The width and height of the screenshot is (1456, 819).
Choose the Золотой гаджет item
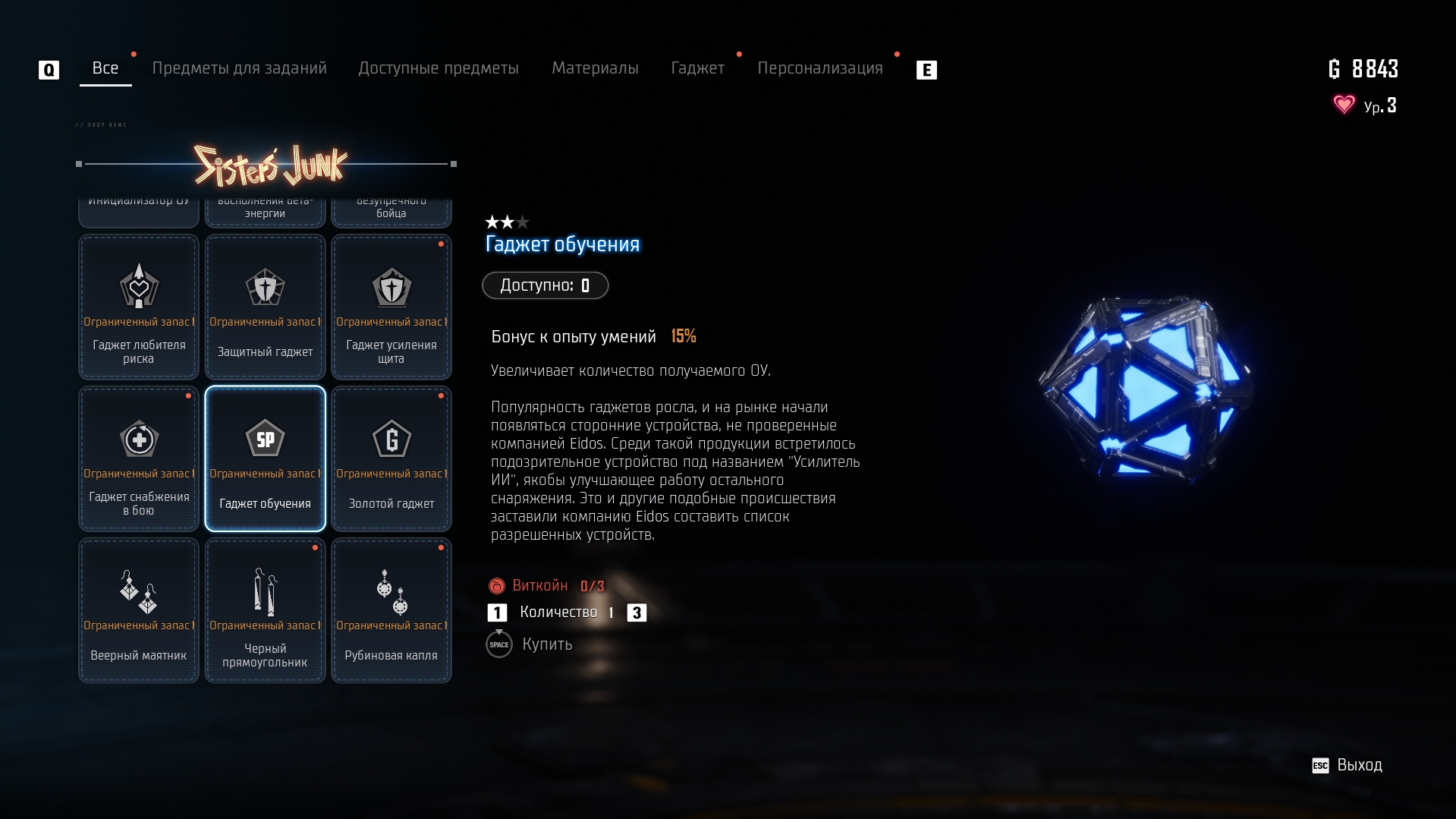click(x=392, y=458)
